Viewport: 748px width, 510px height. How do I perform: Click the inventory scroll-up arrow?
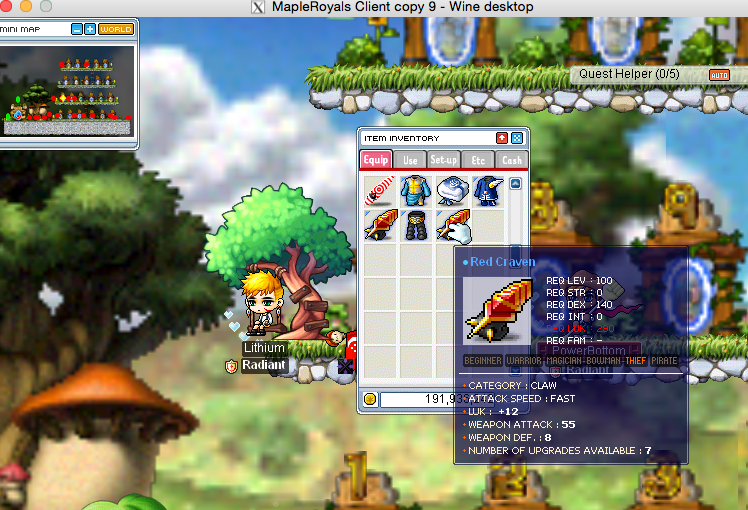tap(516, 183)
